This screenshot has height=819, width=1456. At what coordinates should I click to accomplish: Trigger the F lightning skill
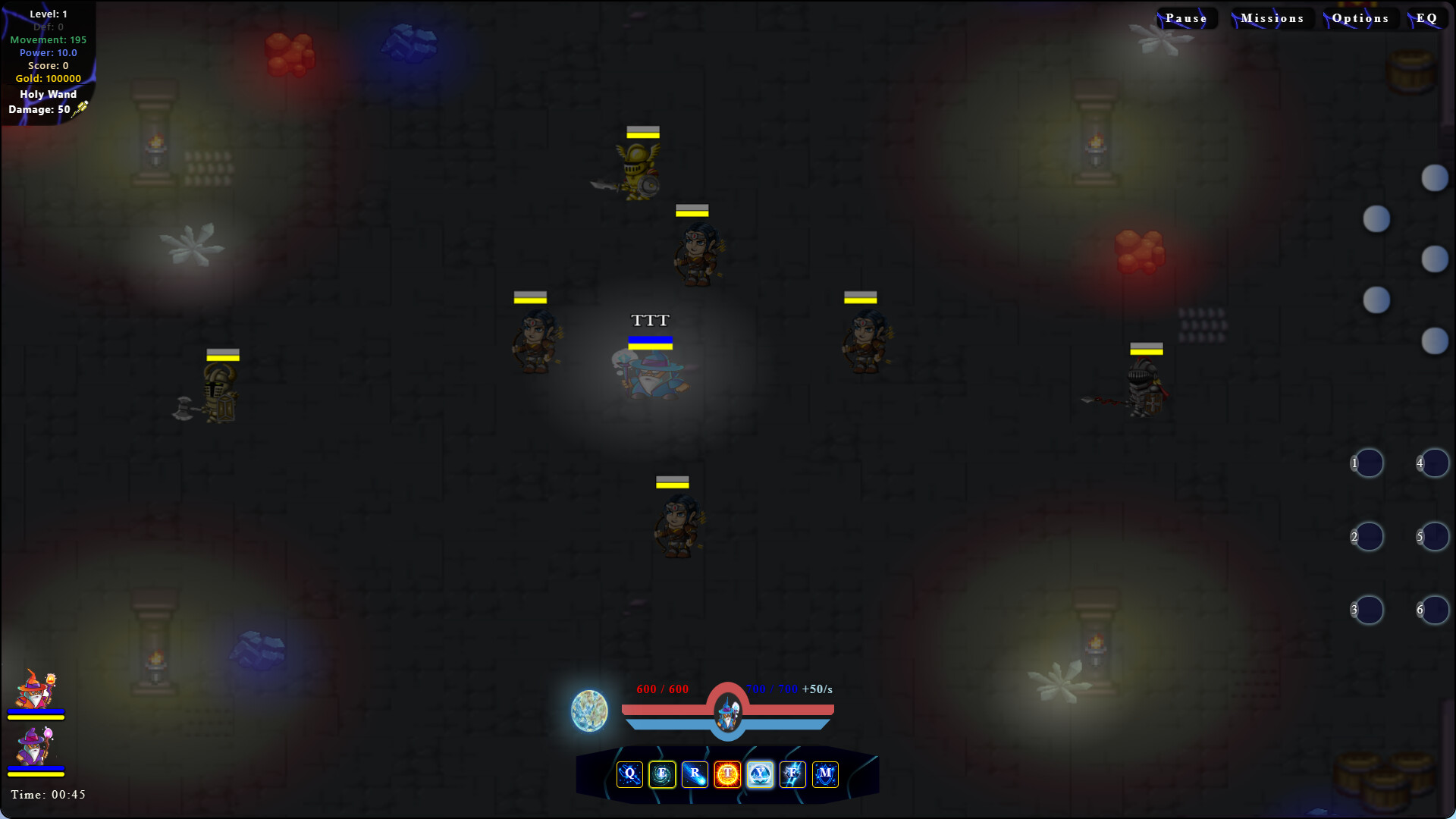792,774
